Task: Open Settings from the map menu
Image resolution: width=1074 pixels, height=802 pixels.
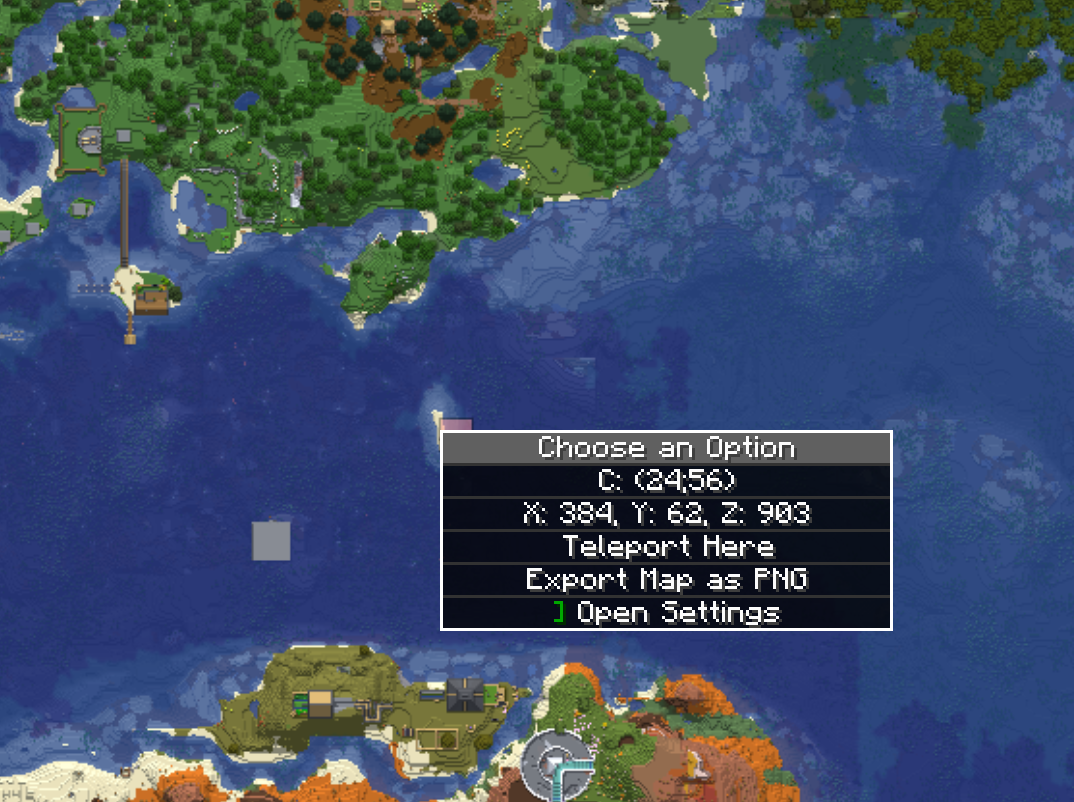Action: click(667, 613)
